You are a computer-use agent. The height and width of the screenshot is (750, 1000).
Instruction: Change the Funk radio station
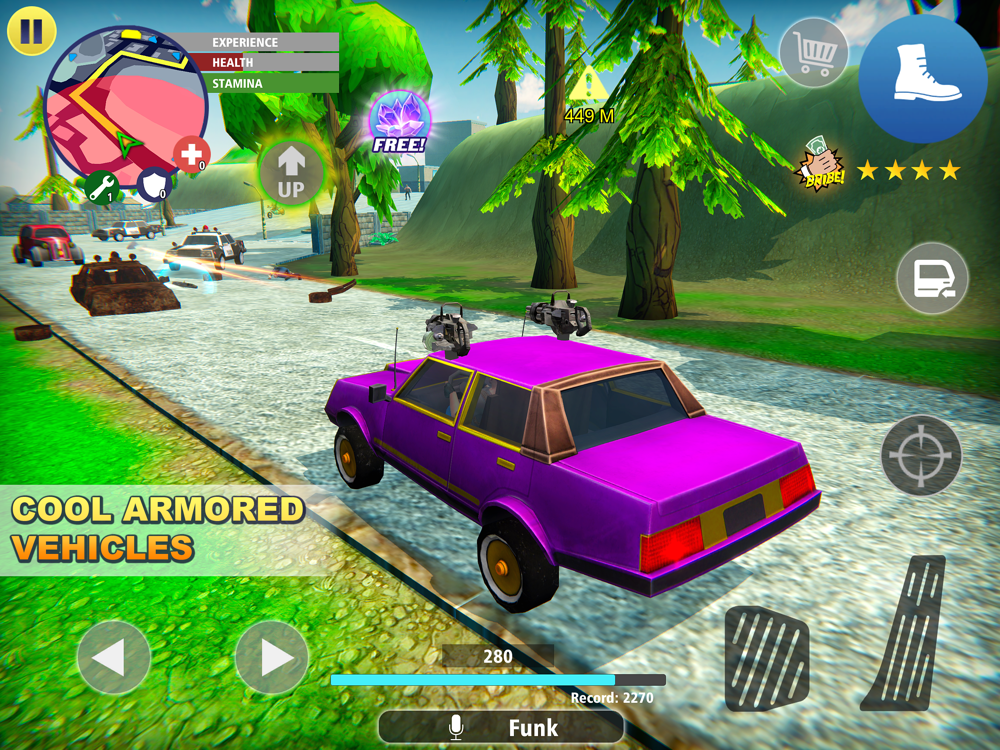[500, 727]
